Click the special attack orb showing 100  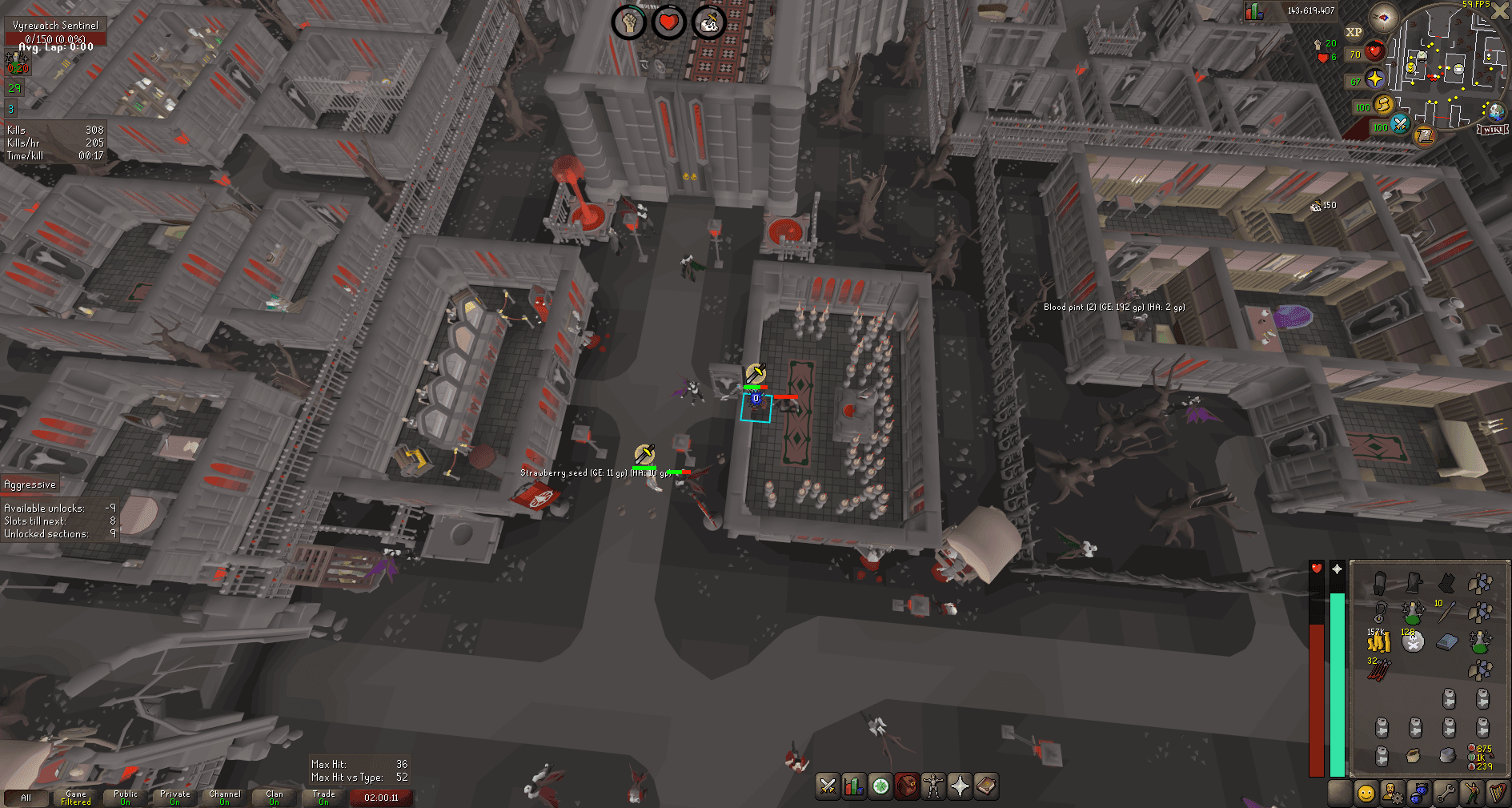(1399, 126)
